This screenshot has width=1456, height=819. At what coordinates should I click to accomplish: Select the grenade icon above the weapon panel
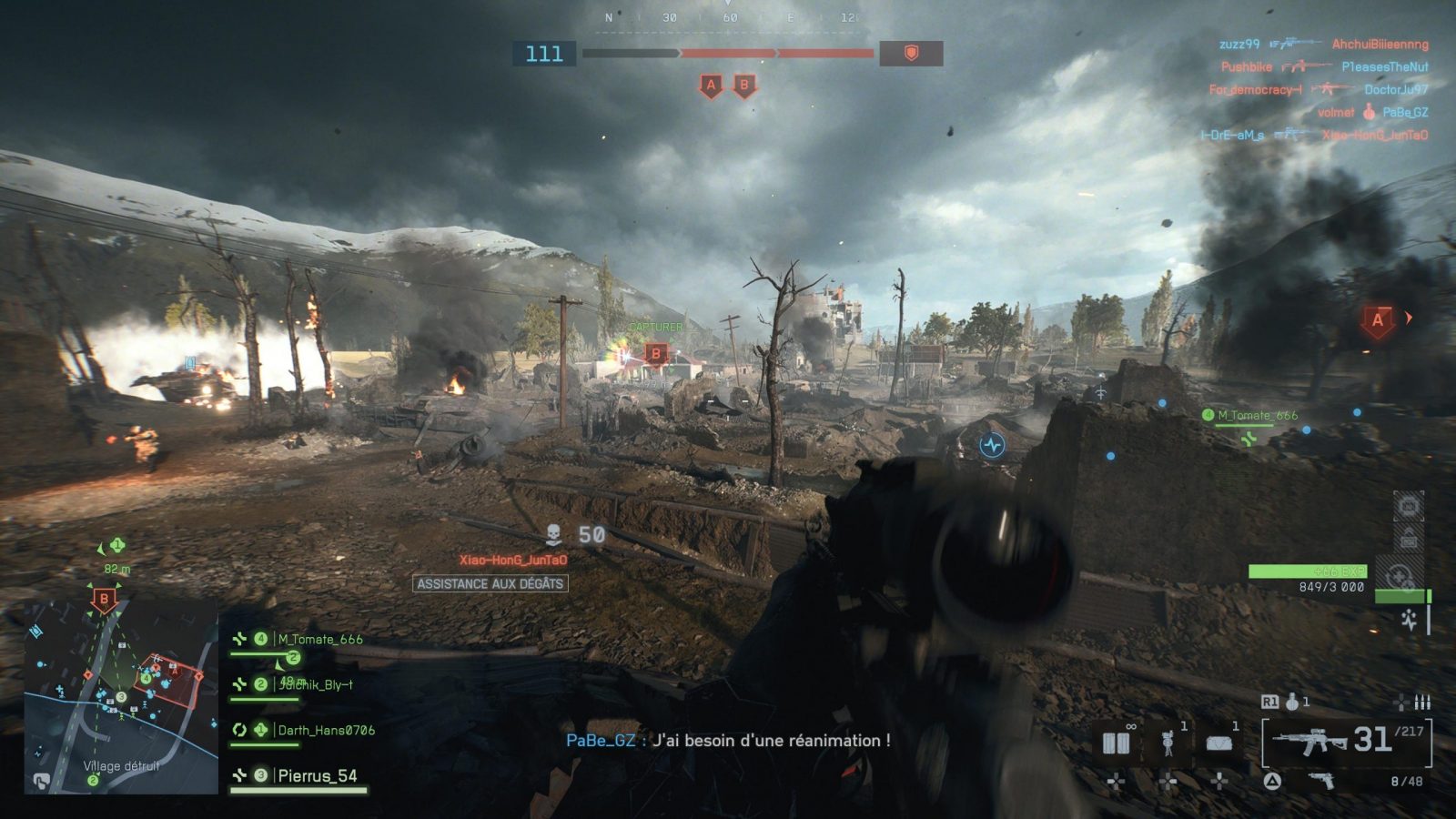point(1292,702)
